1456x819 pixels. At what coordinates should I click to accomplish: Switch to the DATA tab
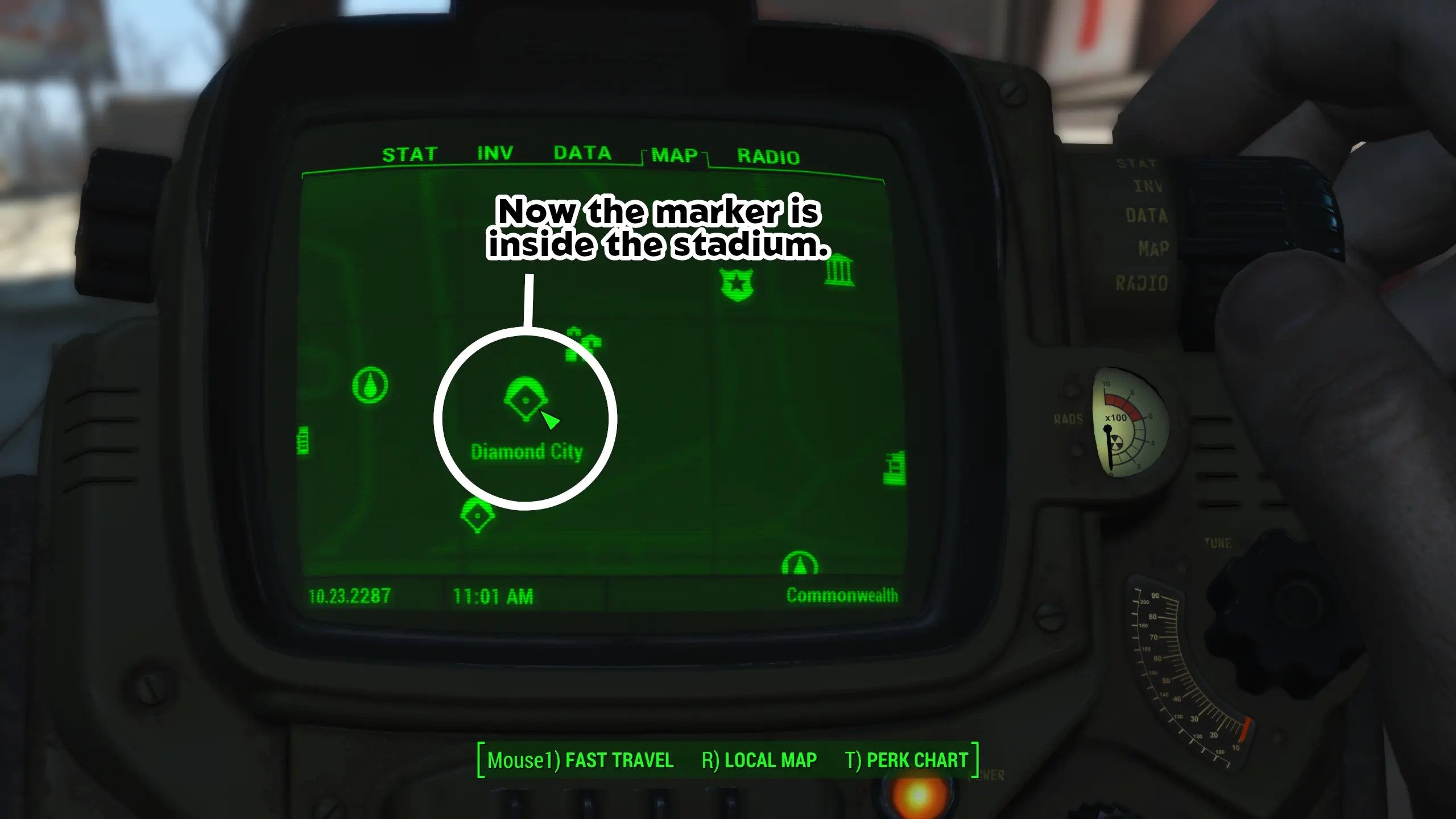(x=582, y=153)
